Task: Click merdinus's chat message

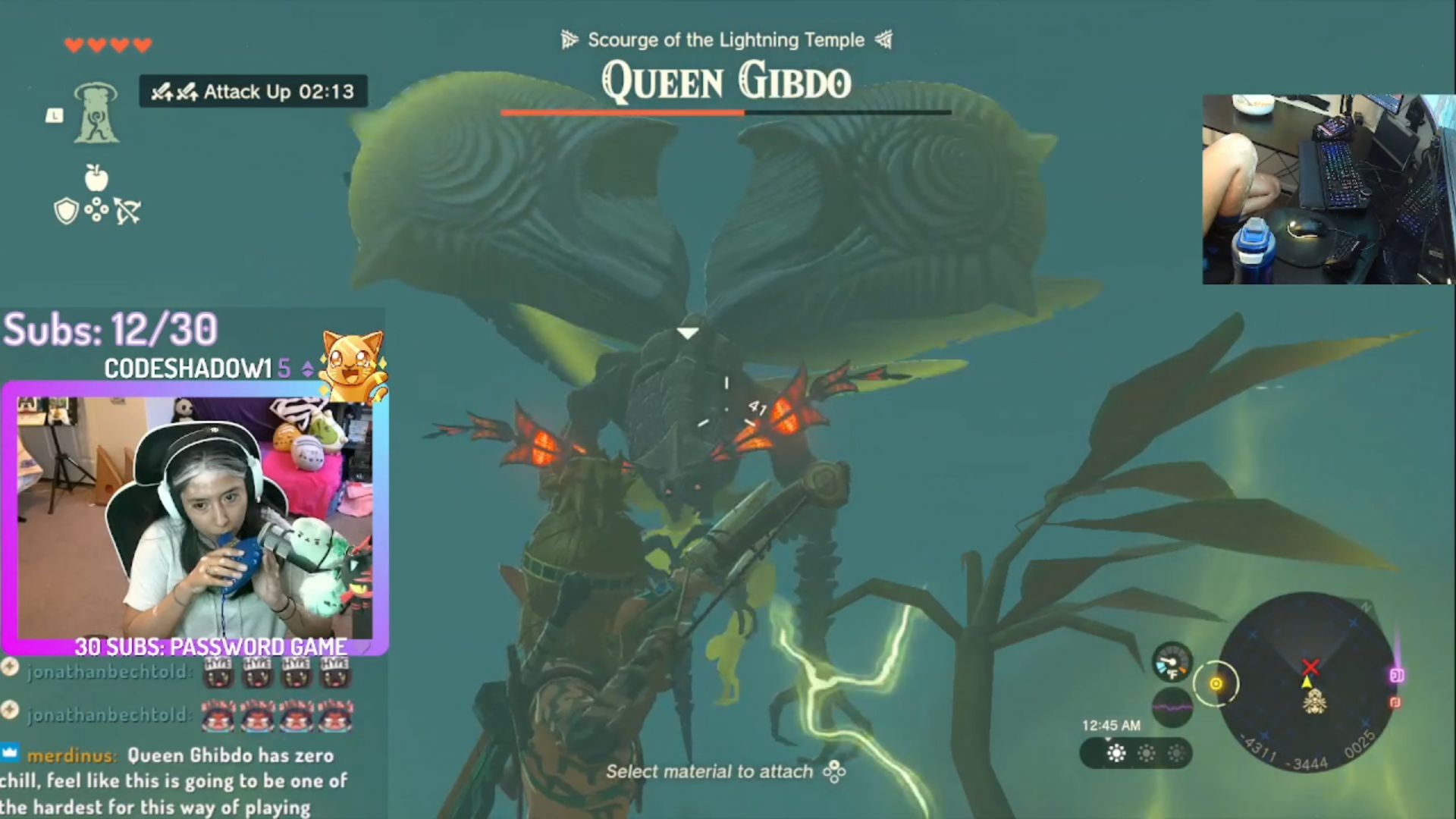Action: pyautogui.click(x=174, y=780)
